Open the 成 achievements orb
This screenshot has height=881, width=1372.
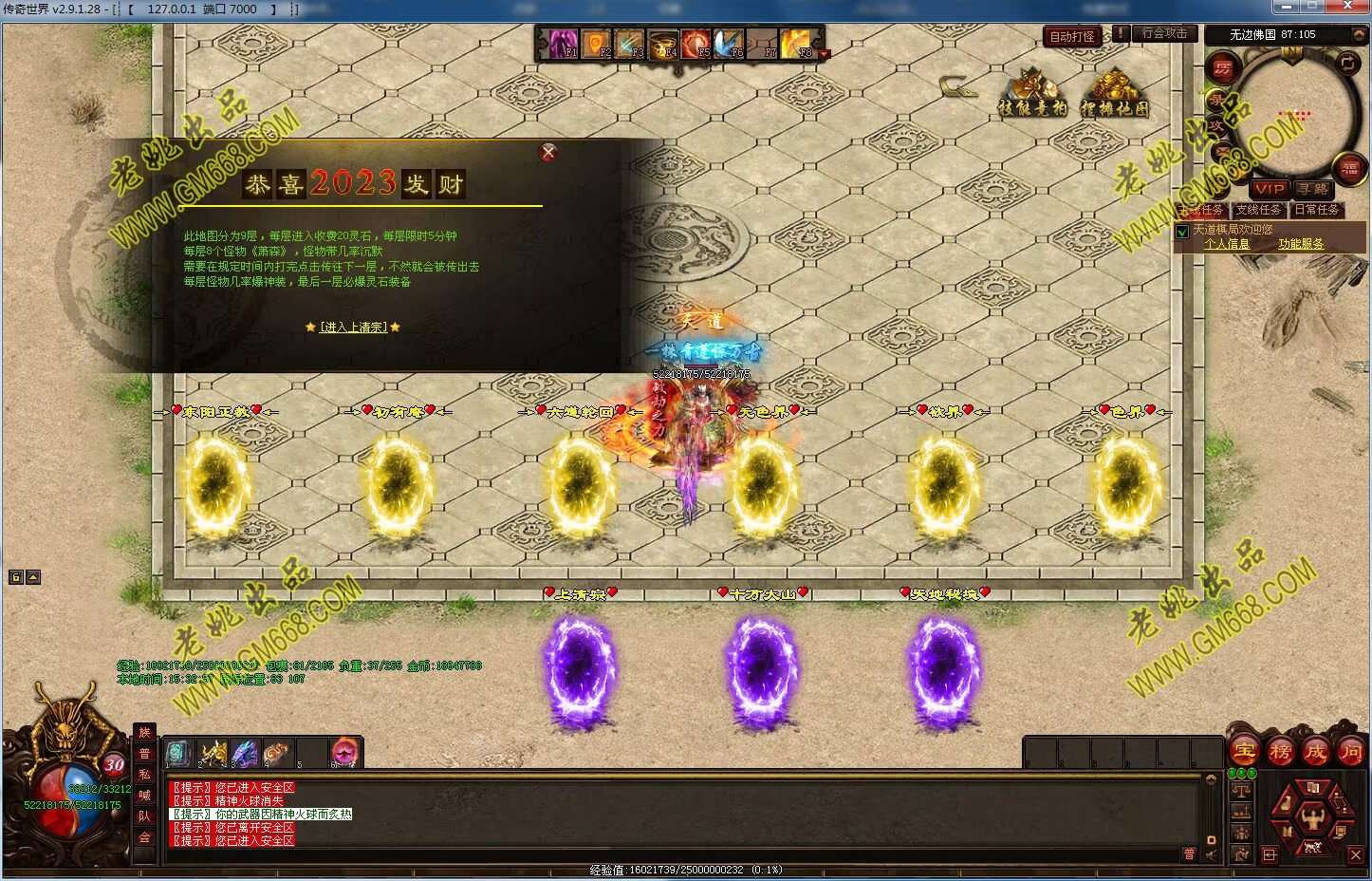(x=1315, y=752)
